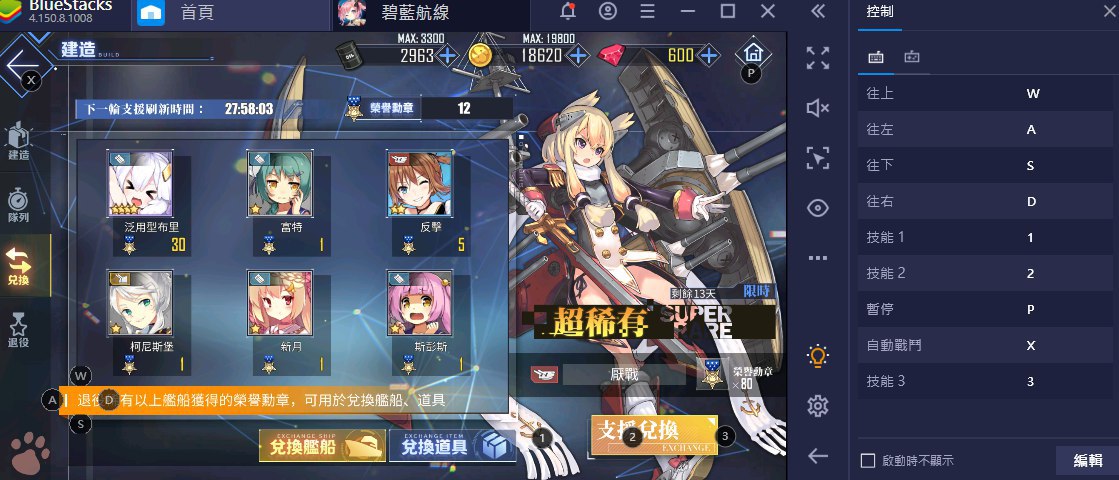Choose the 新月 ship card

[x=280, y=305]
